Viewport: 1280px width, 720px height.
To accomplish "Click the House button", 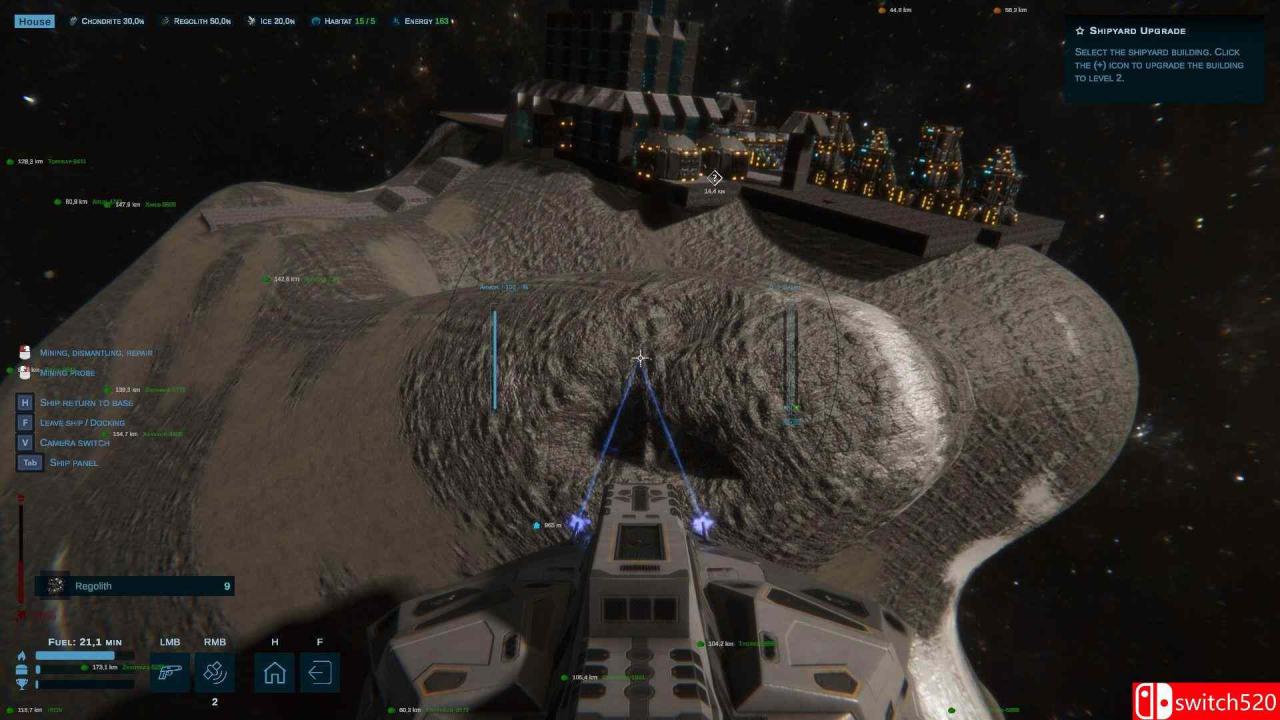I will coord(34,21).
